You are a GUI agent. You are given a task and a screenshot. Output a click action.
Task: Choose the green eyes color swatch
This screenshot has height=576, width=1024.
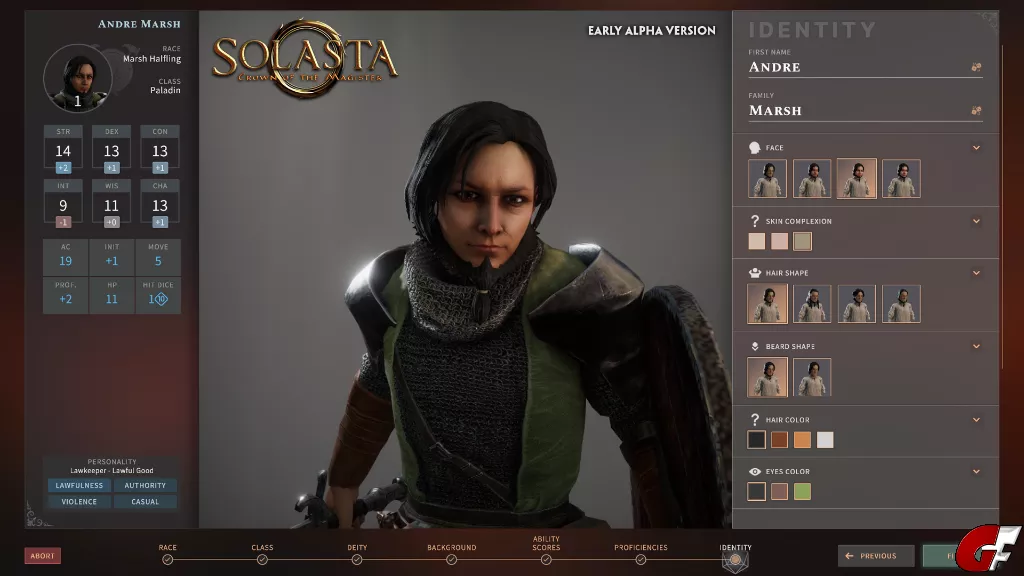(802, 491)
